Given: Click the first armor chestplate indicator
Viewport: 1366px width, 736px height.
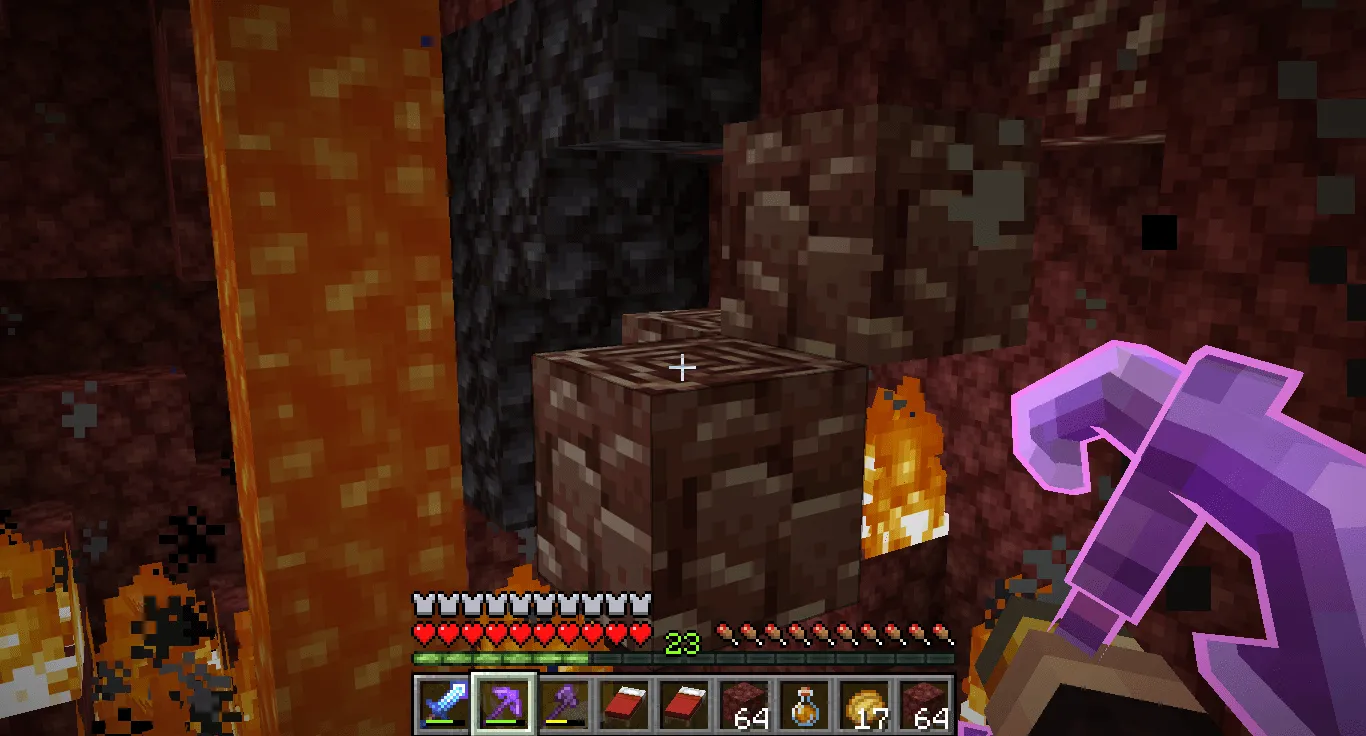Looking at the screenshot, I should [x=421, y=604].
